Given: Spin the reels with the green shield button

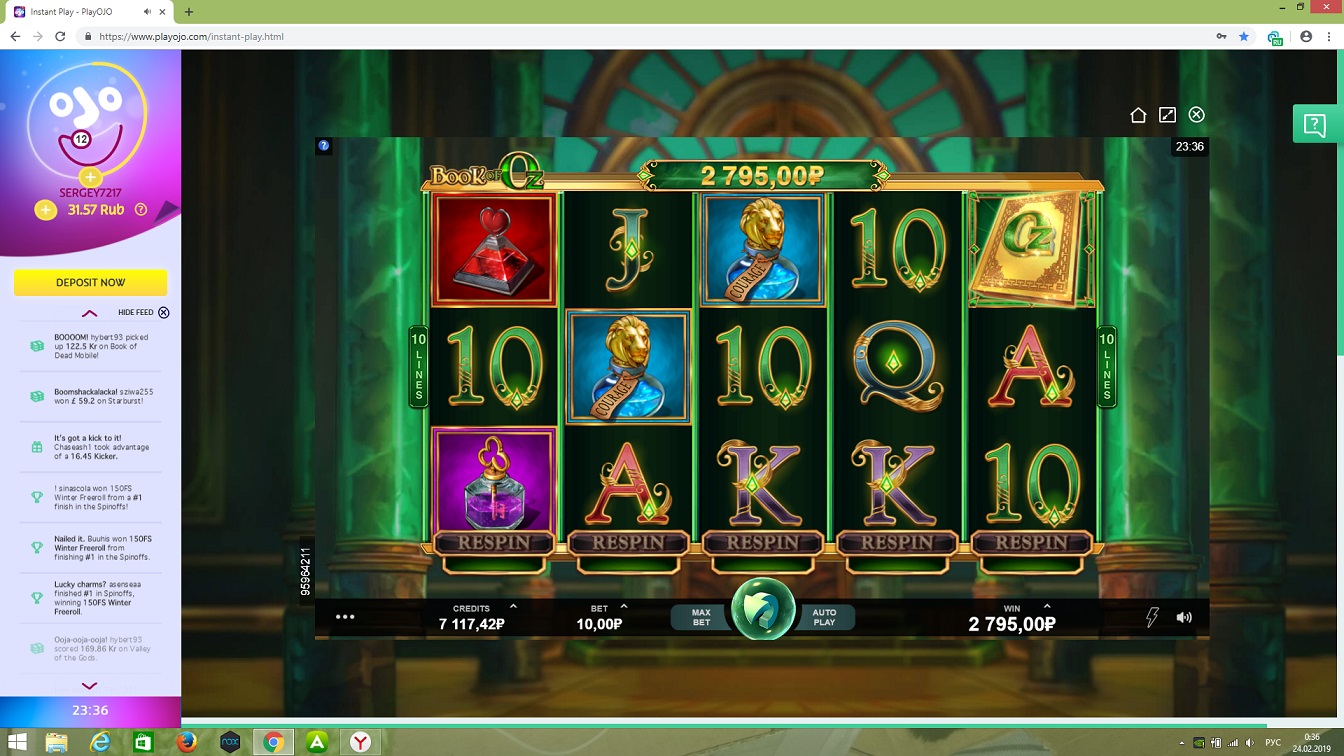Looking at the screenshot, I should [x=763, y=609].
